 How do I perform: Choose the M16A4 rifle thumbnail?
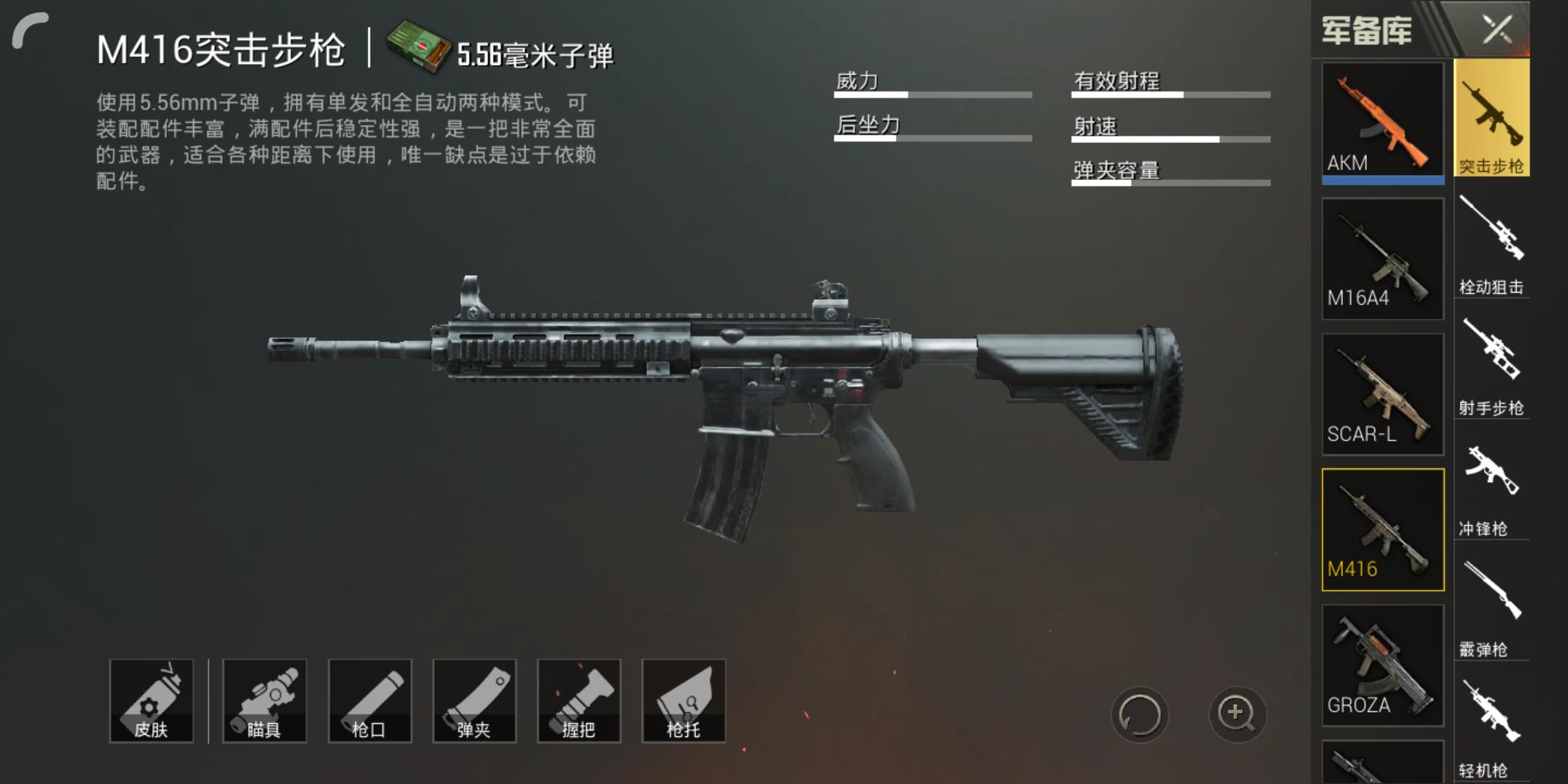coord(1382,258)
